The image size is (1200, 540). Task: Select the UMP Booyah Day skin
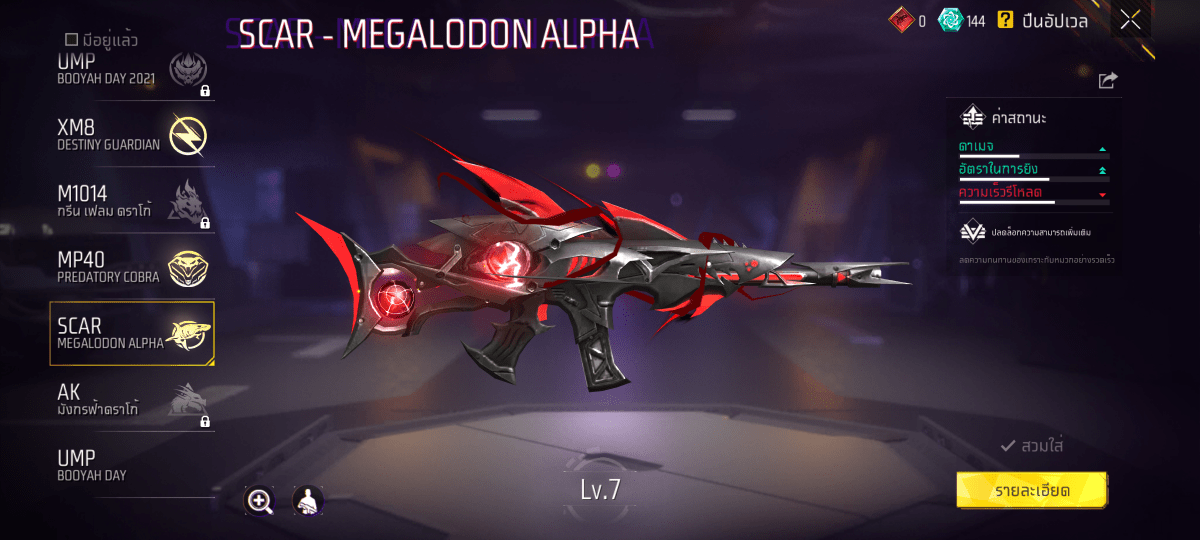tap(132, 466)
